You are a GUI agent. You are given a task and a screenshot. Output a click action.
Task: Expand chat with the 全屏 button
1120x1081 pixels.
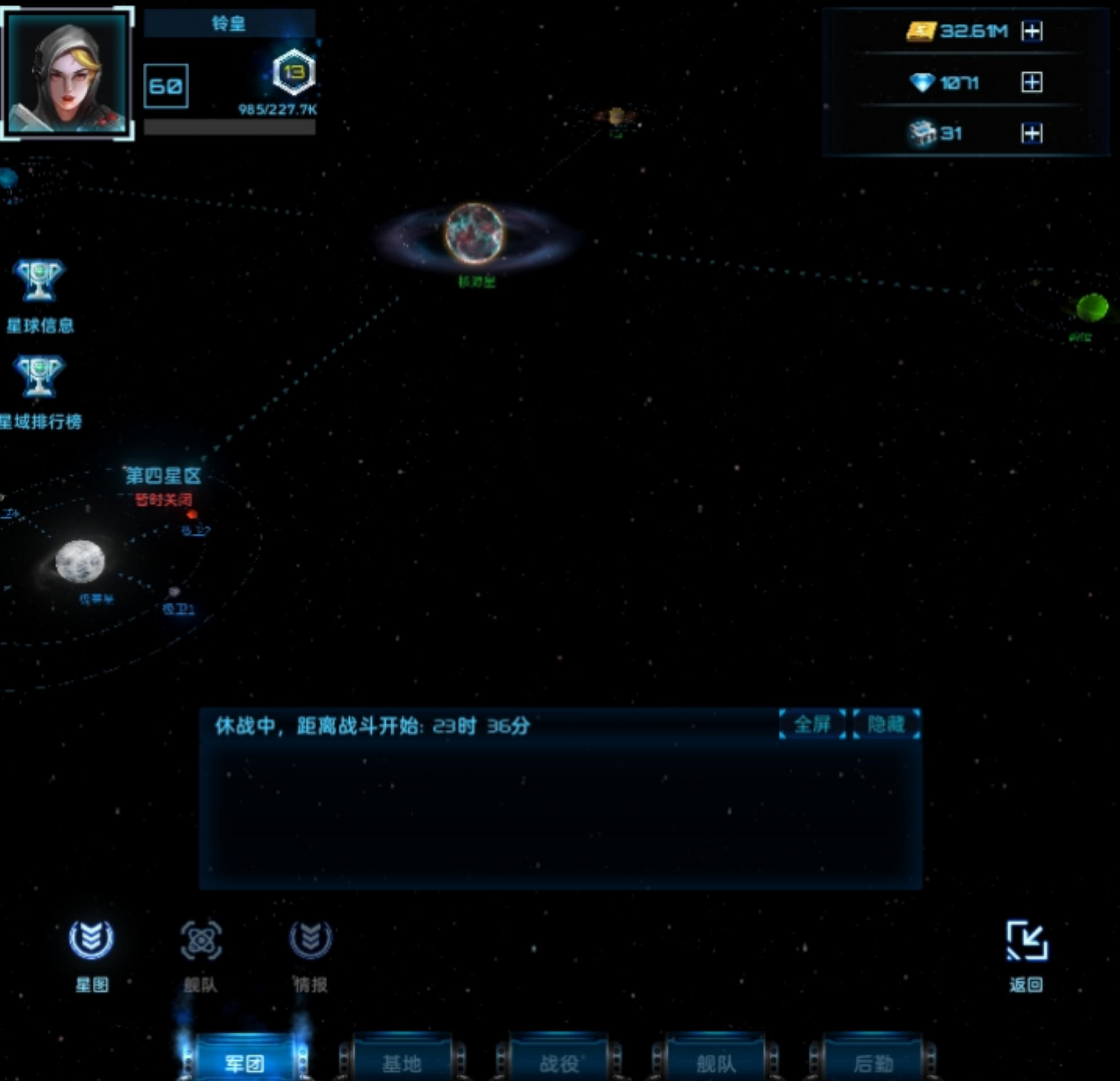(812, 725)
